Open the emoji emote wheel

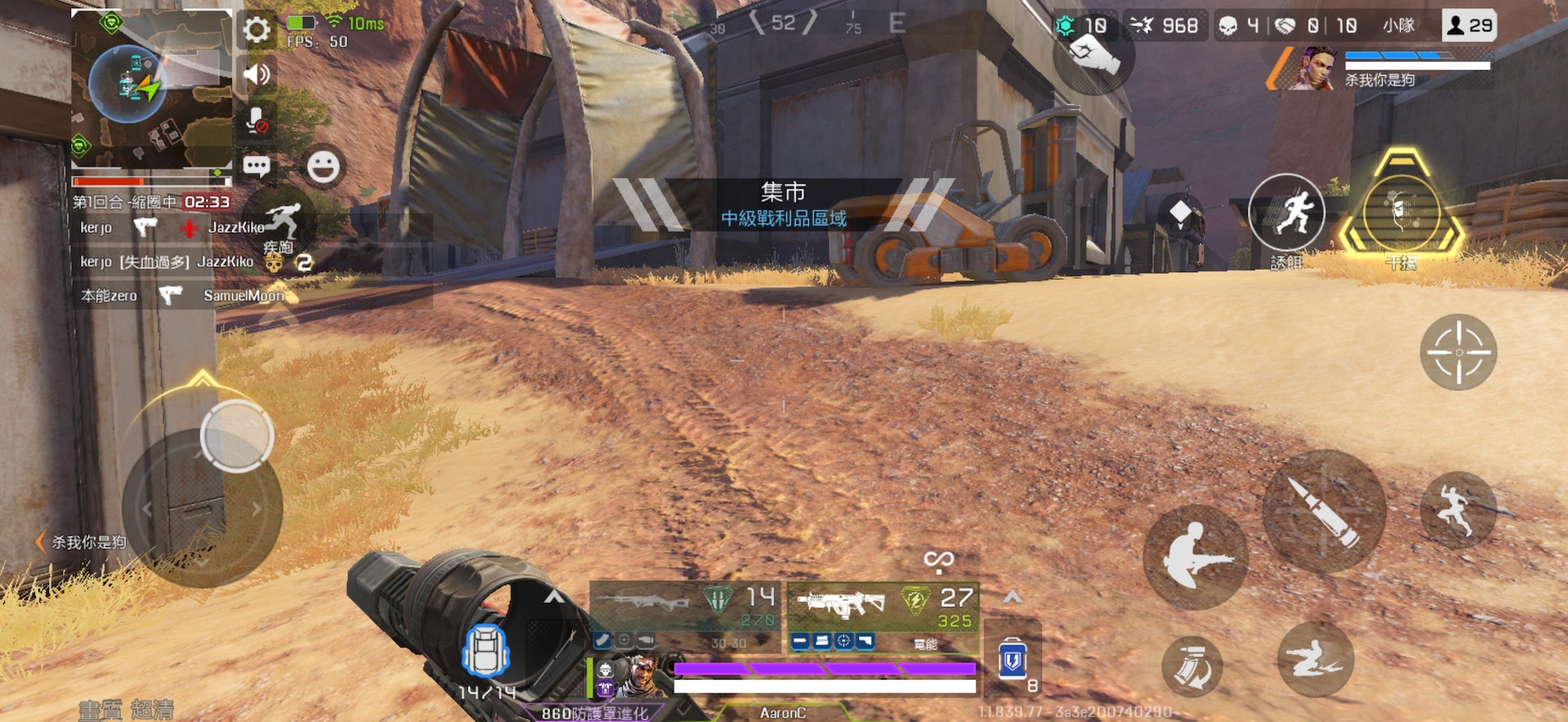(323, 167)
